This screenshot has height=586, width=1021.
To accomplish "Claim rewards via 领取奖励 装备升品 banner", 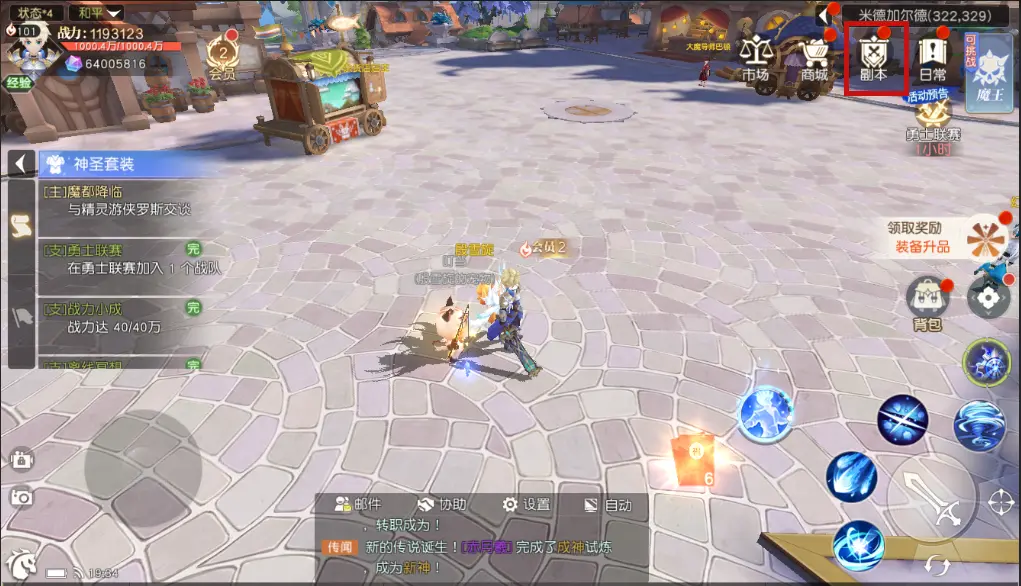I will [x=925, y=238].
